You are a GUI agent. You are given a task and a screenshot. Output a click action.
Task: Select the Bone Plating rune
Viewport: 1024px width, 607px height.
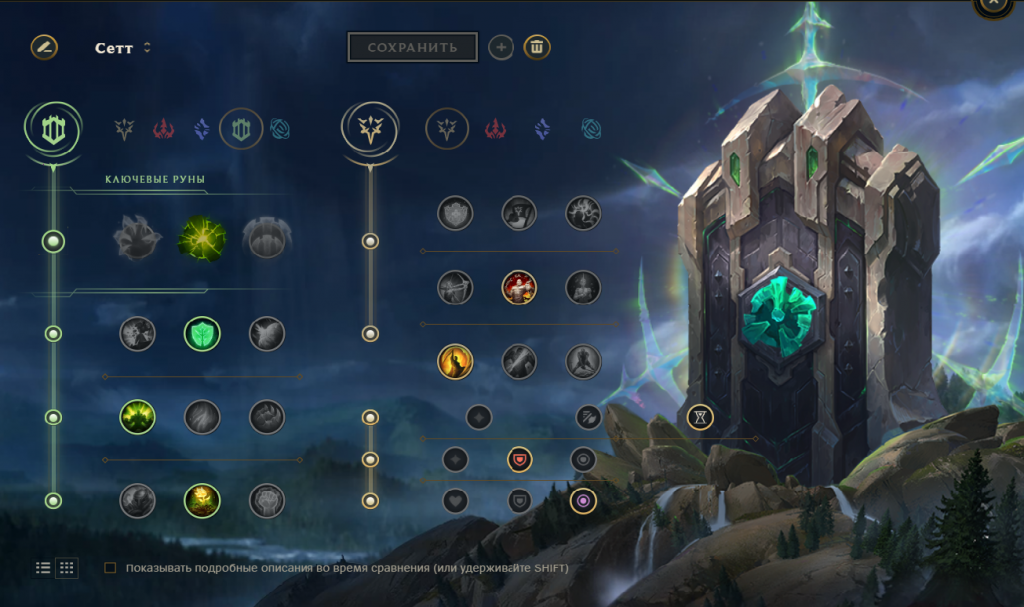click(266, 416)
